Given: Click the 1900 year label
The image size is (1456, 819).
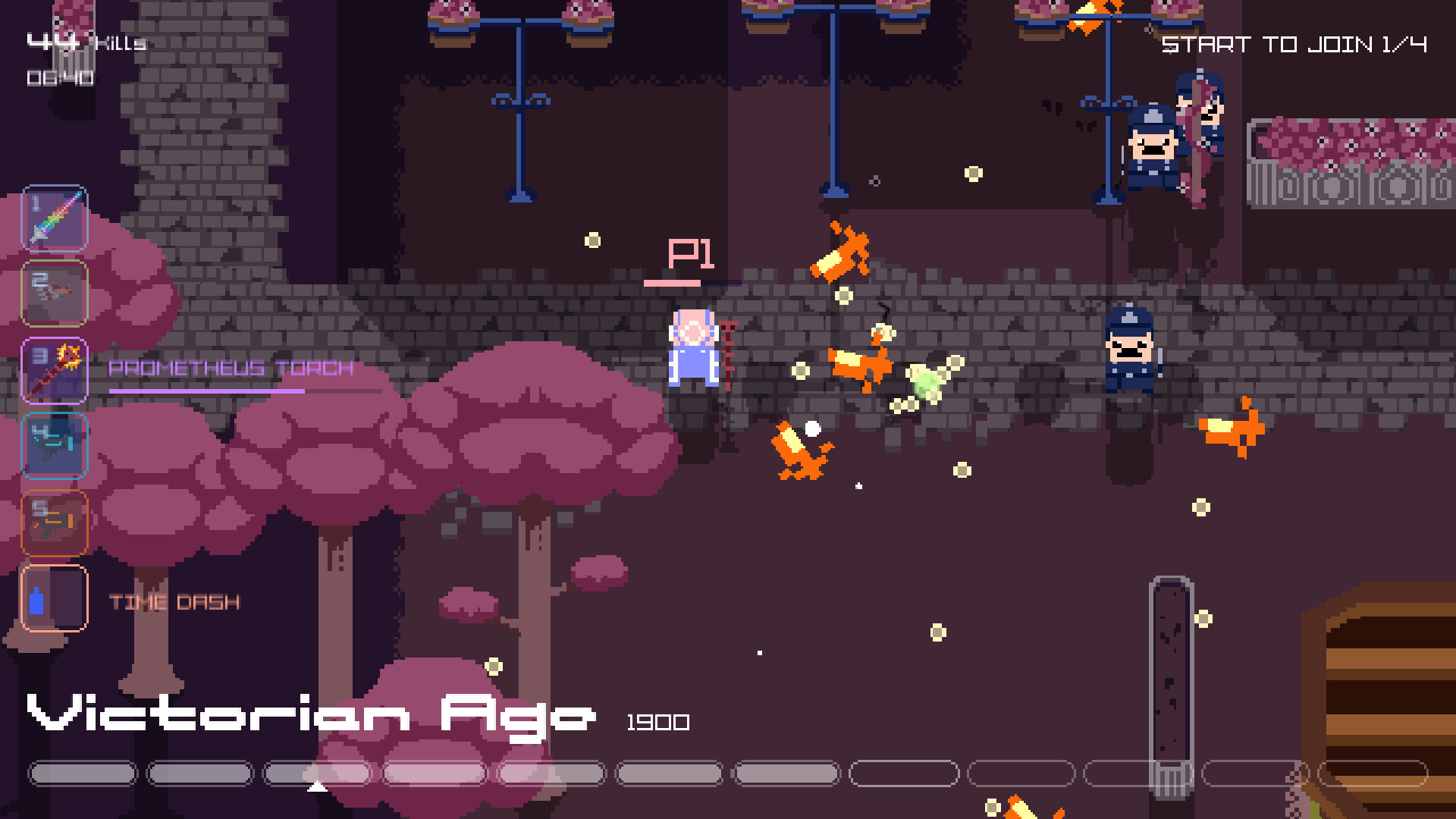Looking at the screenshot, I should click(657, 722).
